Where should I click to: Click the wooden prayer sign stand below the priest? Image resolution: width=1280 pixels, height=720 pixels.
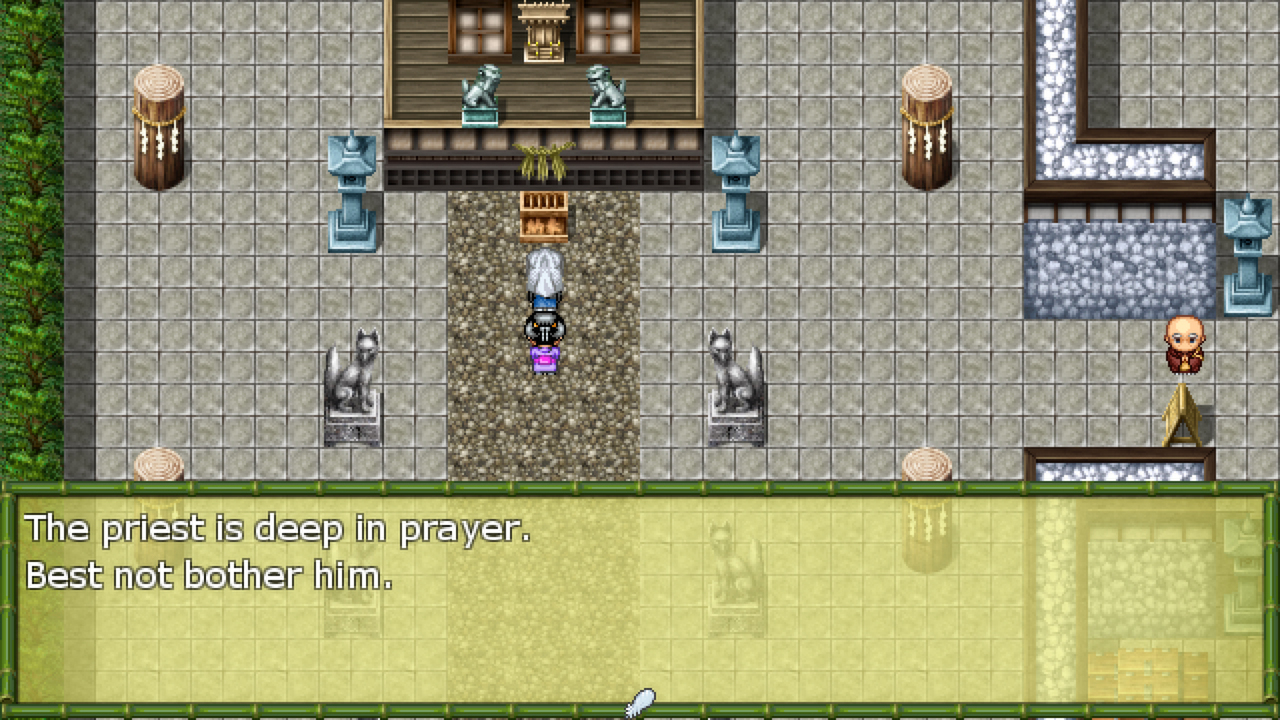pos(1181,415)
